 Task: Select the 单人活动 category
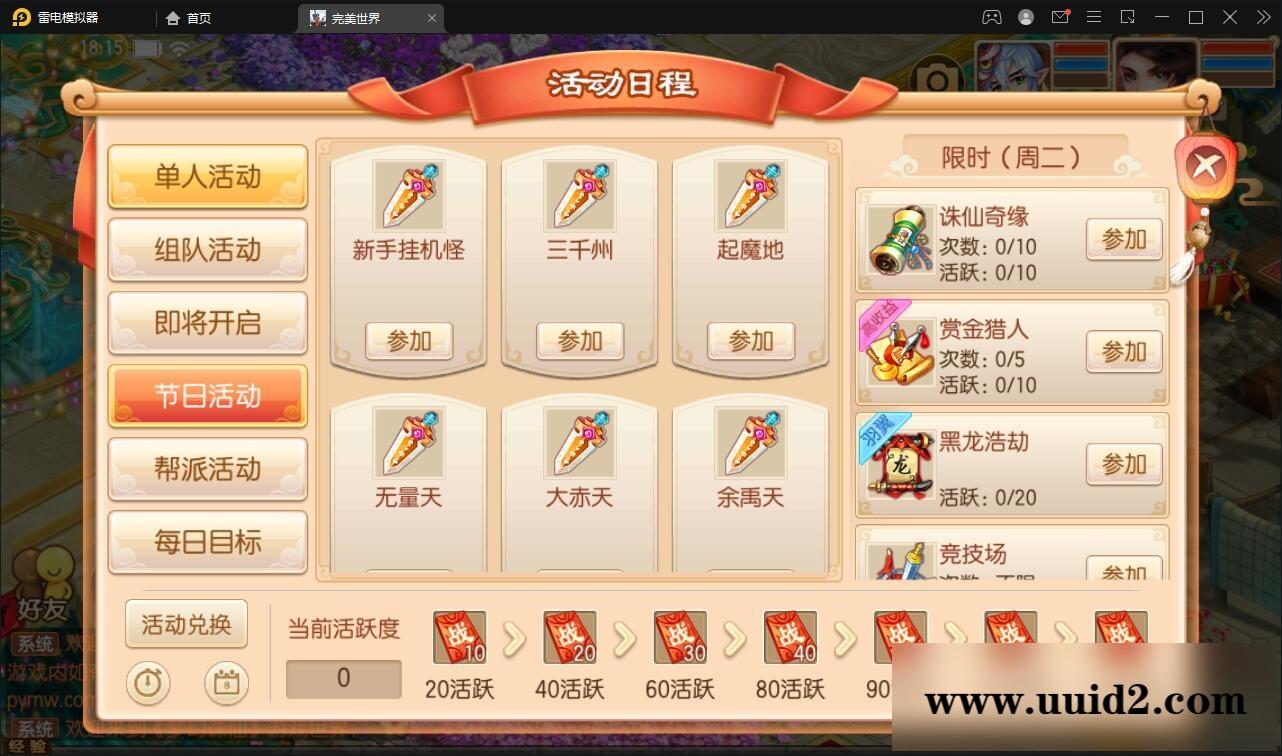pyautogui.click(x=207, y=176)
